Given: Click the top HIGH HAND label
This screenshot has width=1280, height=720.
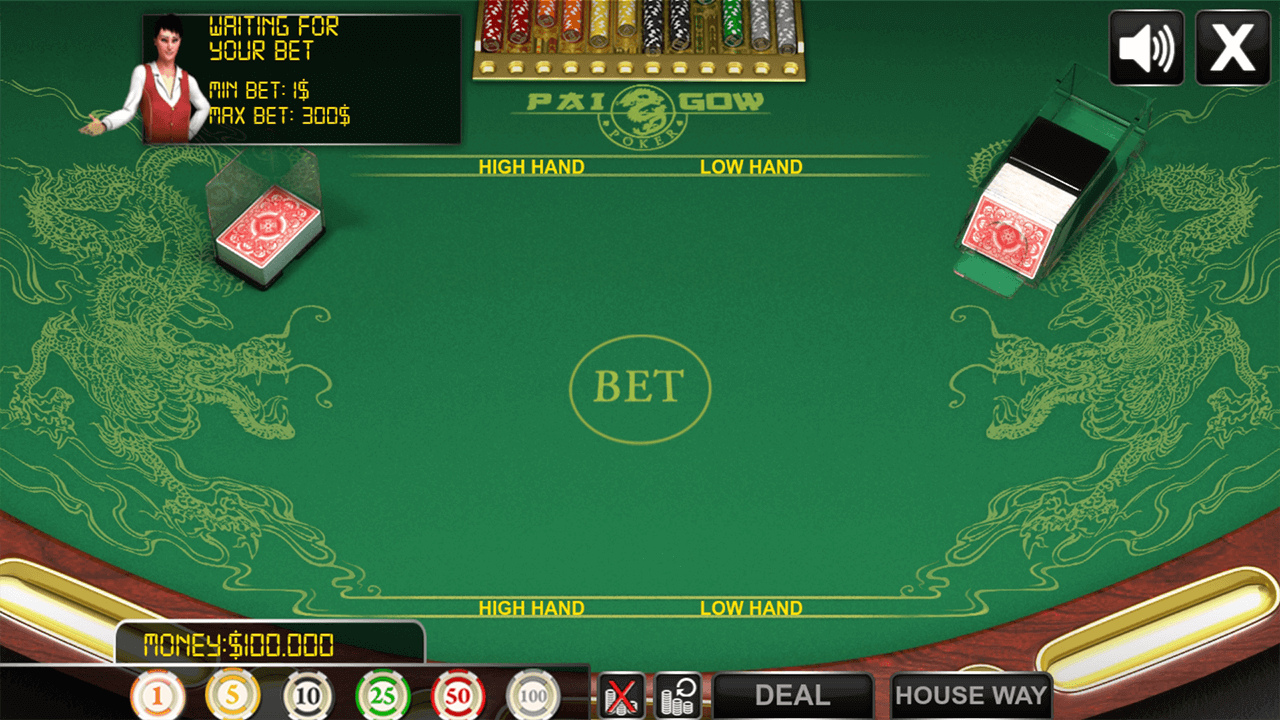Looking at the screenshot, I should tap(532, 167).
